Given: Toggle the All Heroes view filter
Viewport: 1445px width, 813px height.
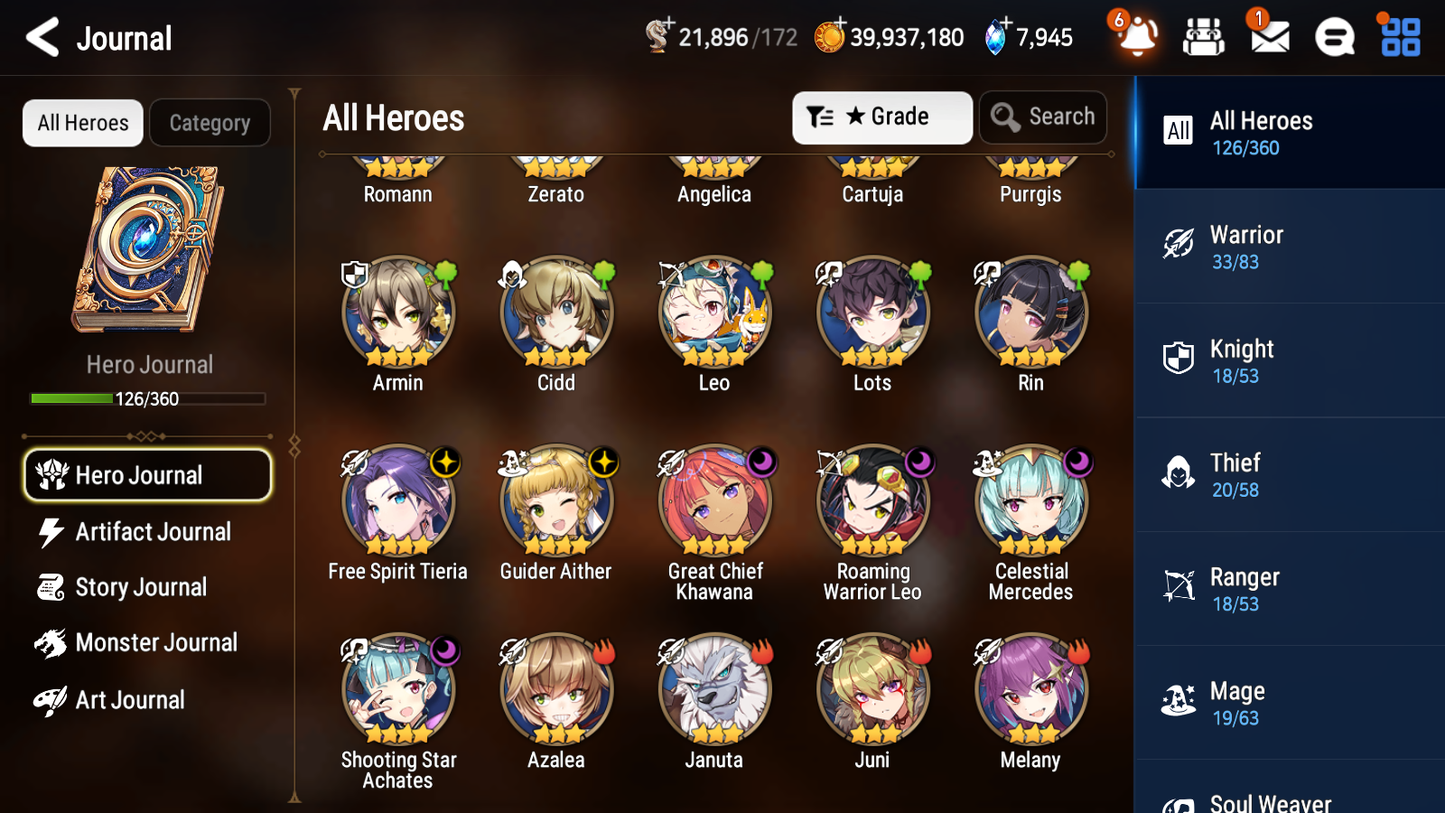Looking at the screenshot, I should coord(82,122).
